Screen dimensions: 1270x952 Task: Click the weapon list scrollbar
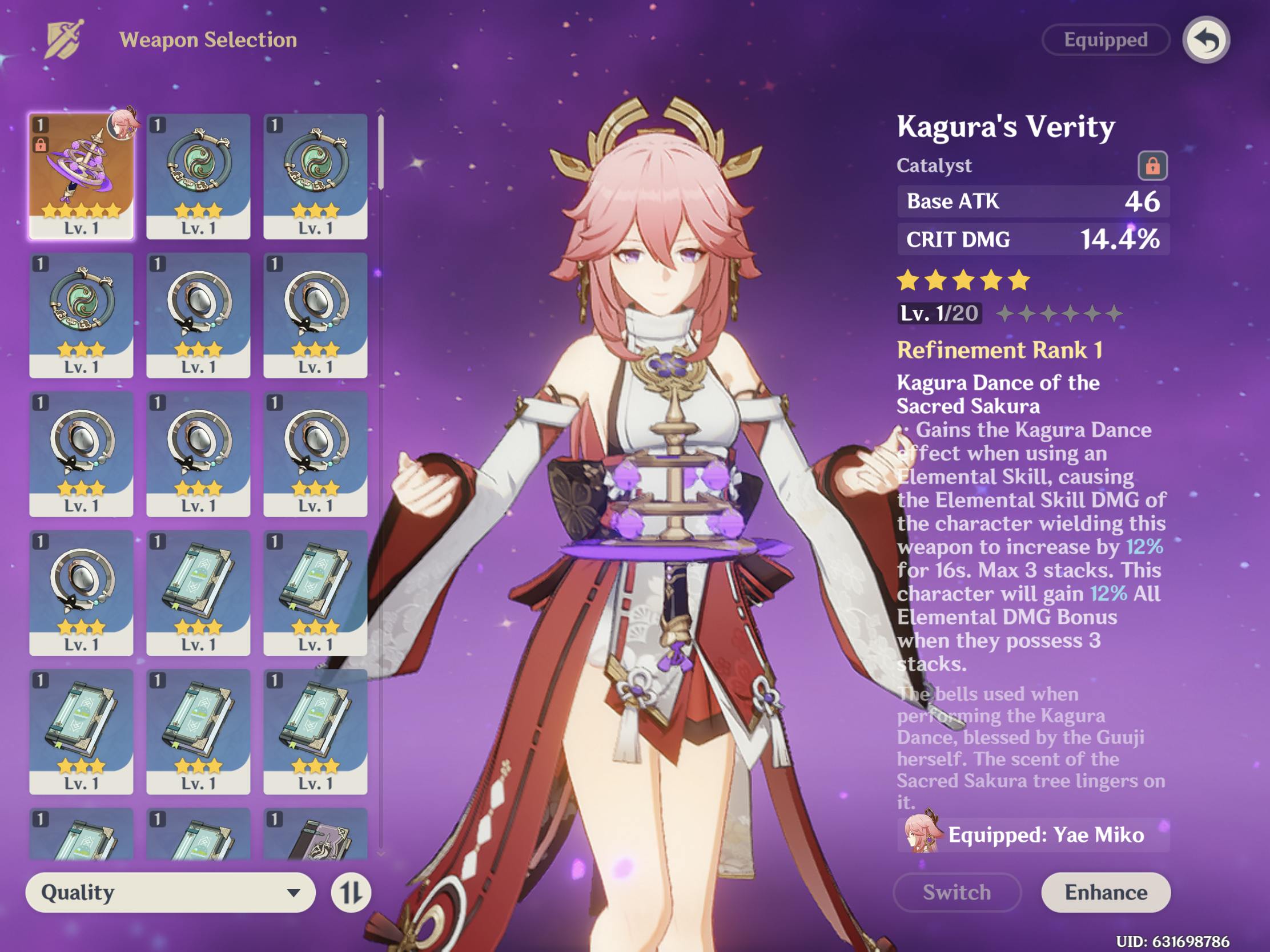pos(381,152)
